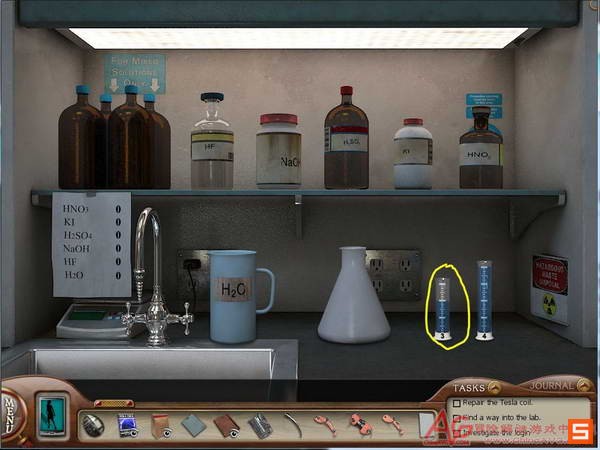Select the red-brown book inventory item
Image resolution: width=600 pixels, height=450 pixels.
227,425
